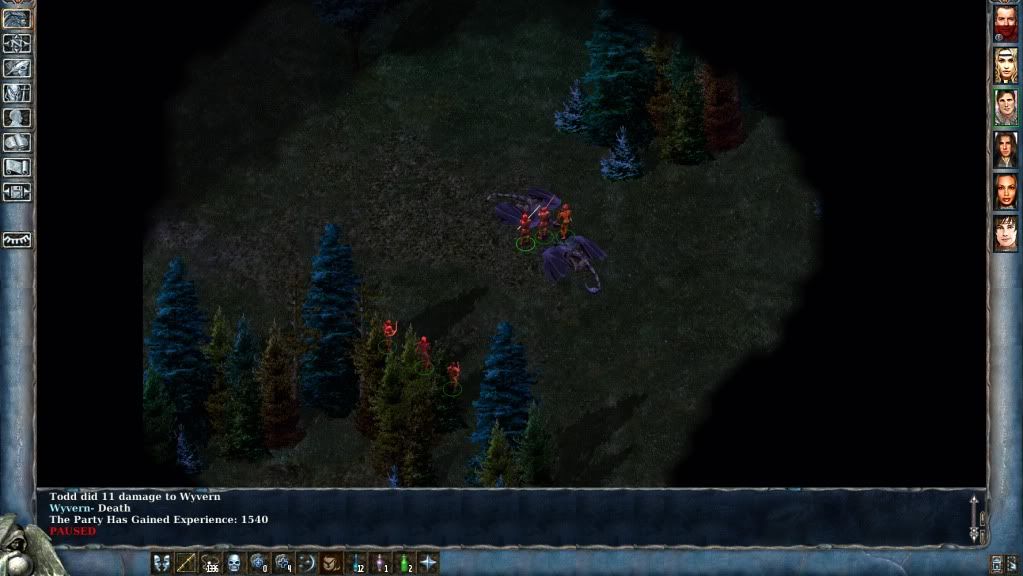The height and width of the screenshot is (576, 1023).
Task: Open the journal with the quill icon
Action: tap(17, 68)
